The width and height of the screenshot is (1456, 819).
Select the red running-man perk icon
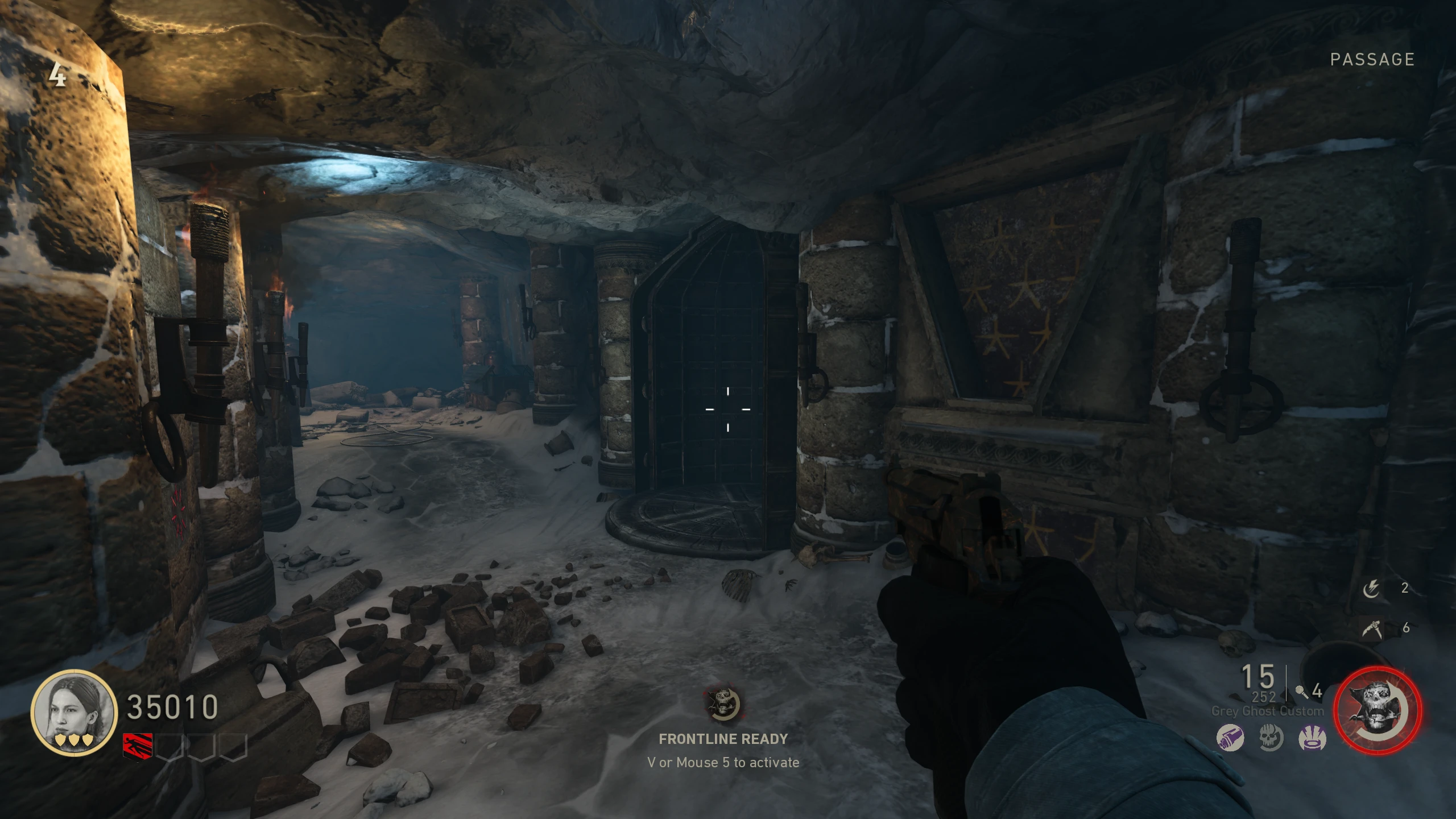coord(138,746)
